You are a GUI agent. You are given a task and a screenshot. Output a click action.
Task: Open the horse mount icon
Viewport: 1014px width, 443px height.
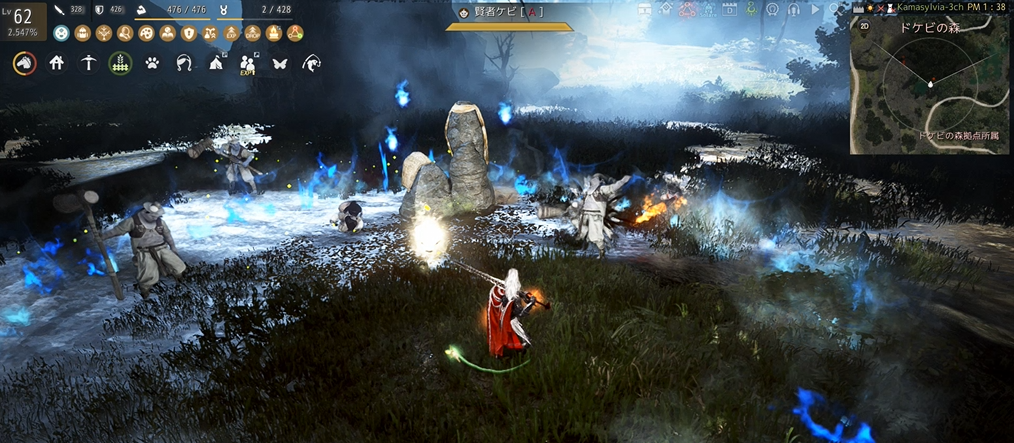coord(22,63)
